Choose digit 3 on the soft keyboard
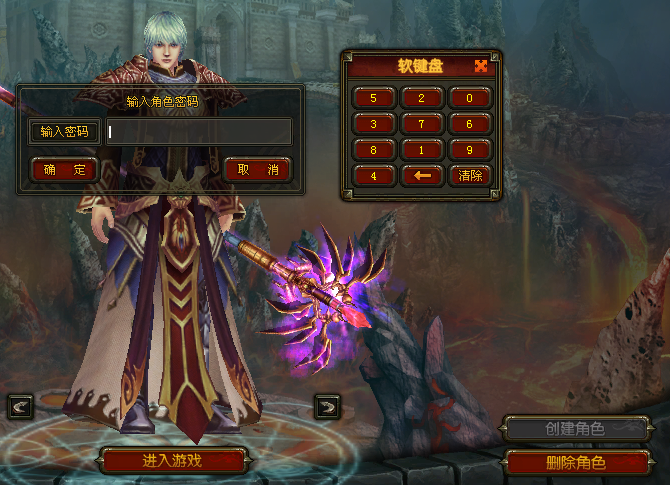Screen dimensions: 670x485 coord(374,124)
